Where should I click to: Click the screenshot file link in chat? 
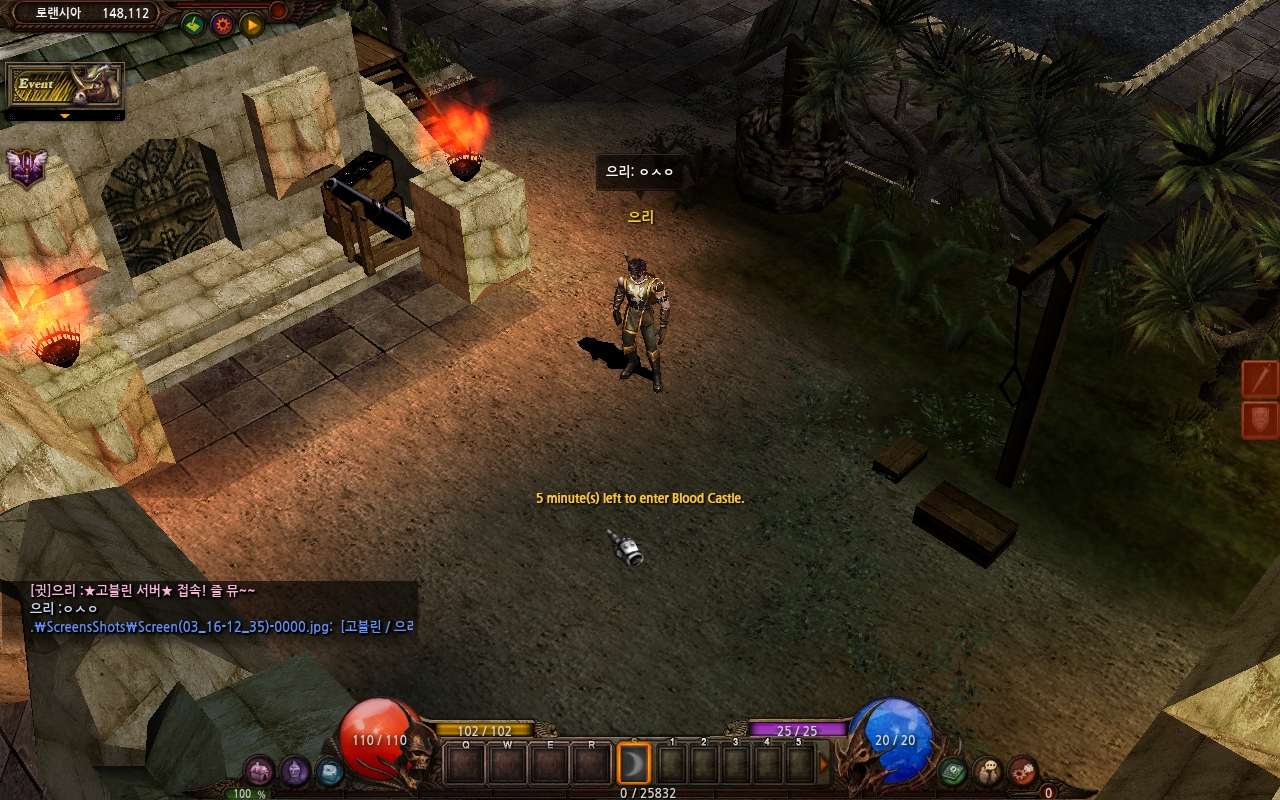[182, 627]
